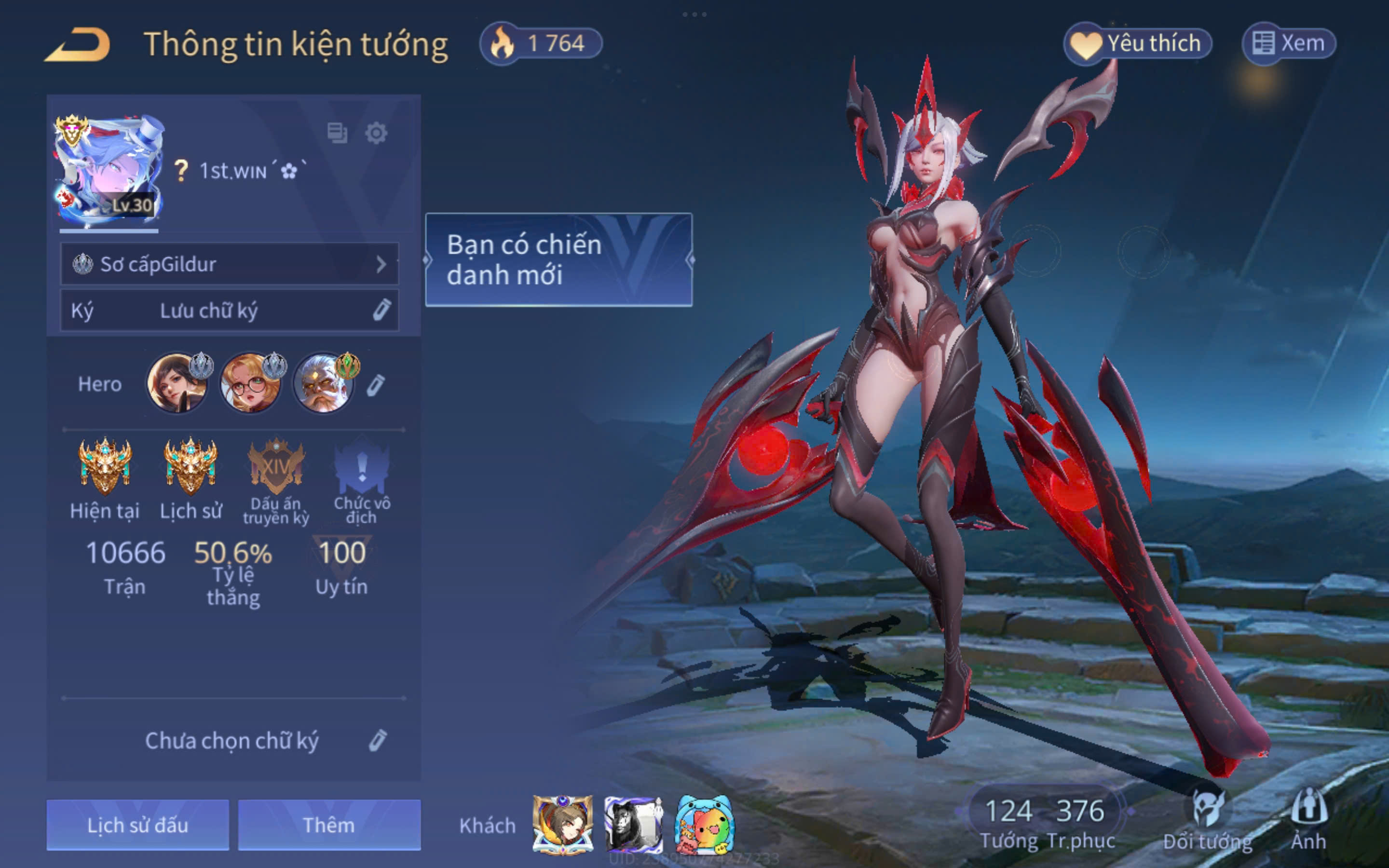The width and height of the screenshot is (1389, 868).
Task: Open the gear settings icon
Action: pyautogui.click(x=376, y=133)
